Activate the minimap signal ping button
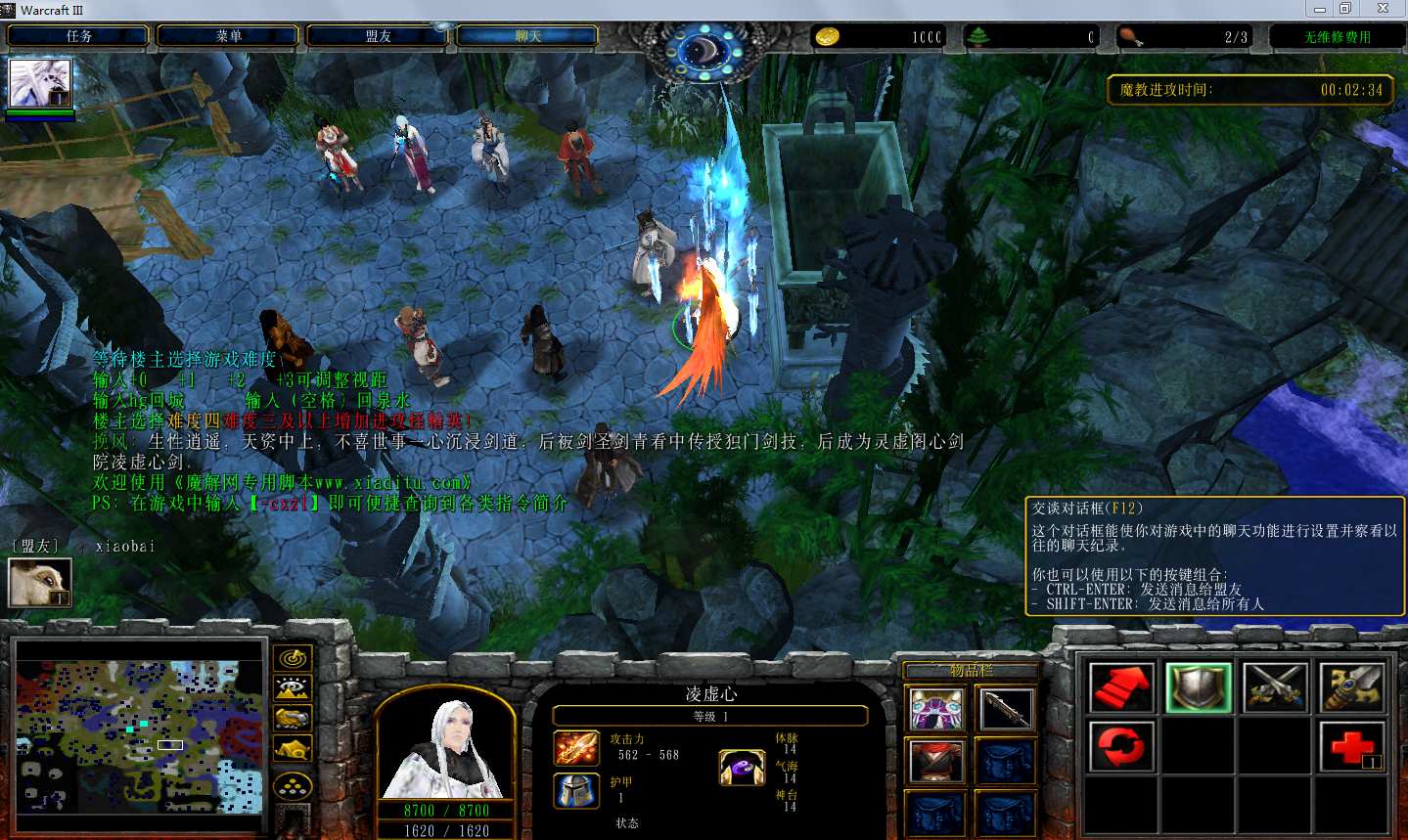Viewport: 1408px width, 840px height. pos(293,658)
